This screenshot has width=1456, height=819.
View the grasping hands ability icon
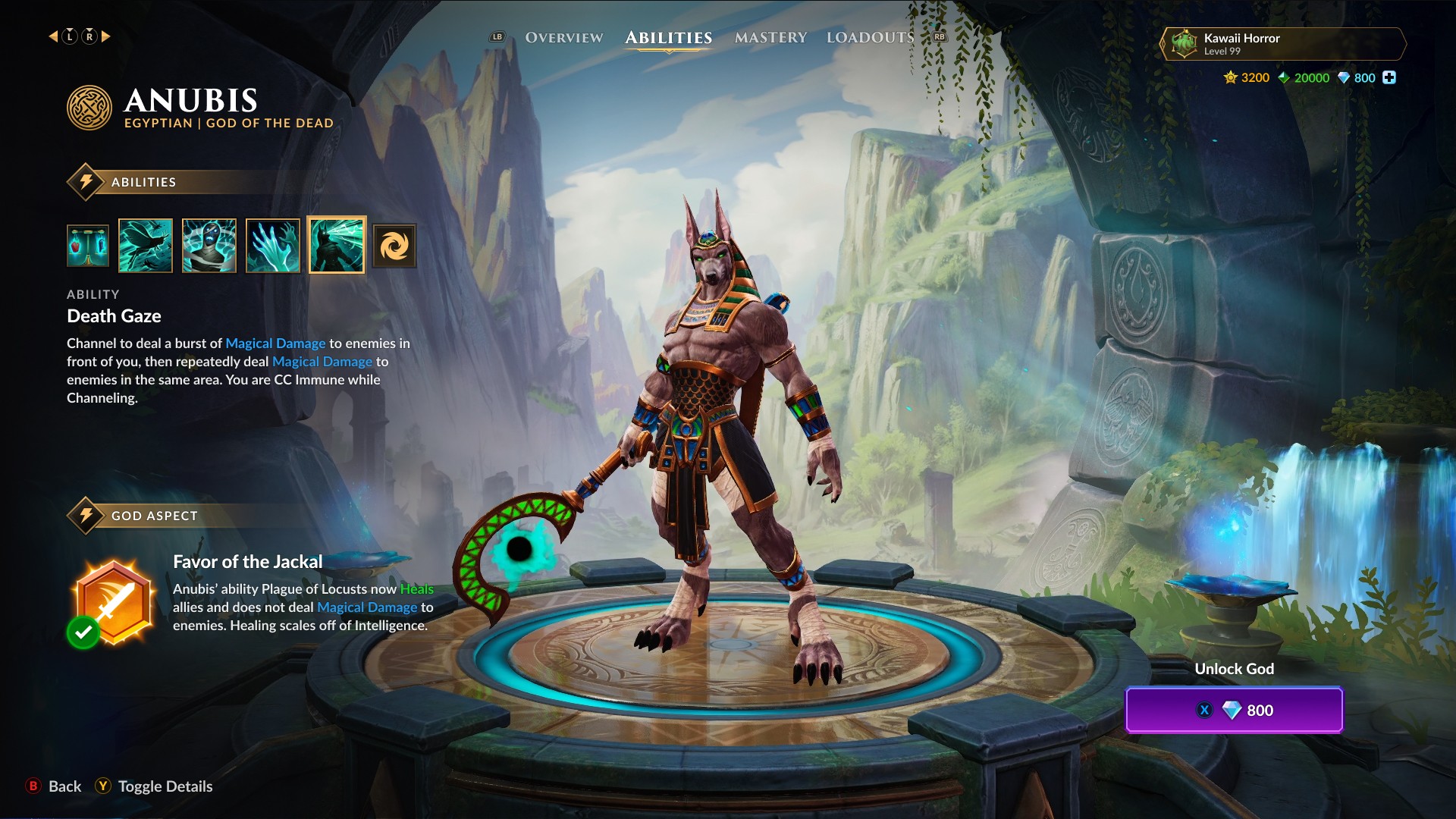click(273, 246)
